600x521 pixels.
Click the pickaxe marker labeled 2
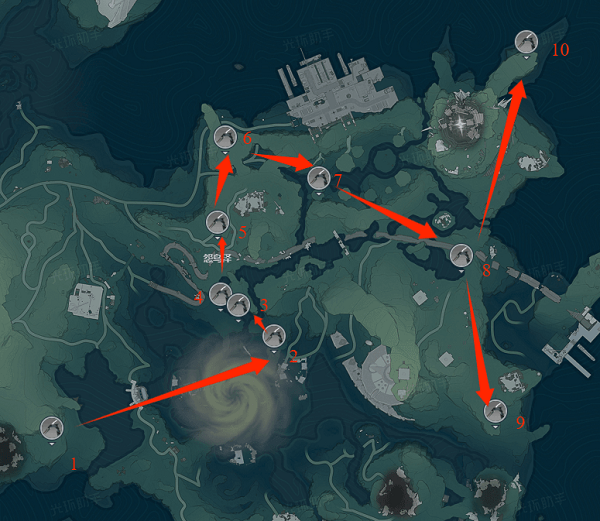(x=273, y=336)
